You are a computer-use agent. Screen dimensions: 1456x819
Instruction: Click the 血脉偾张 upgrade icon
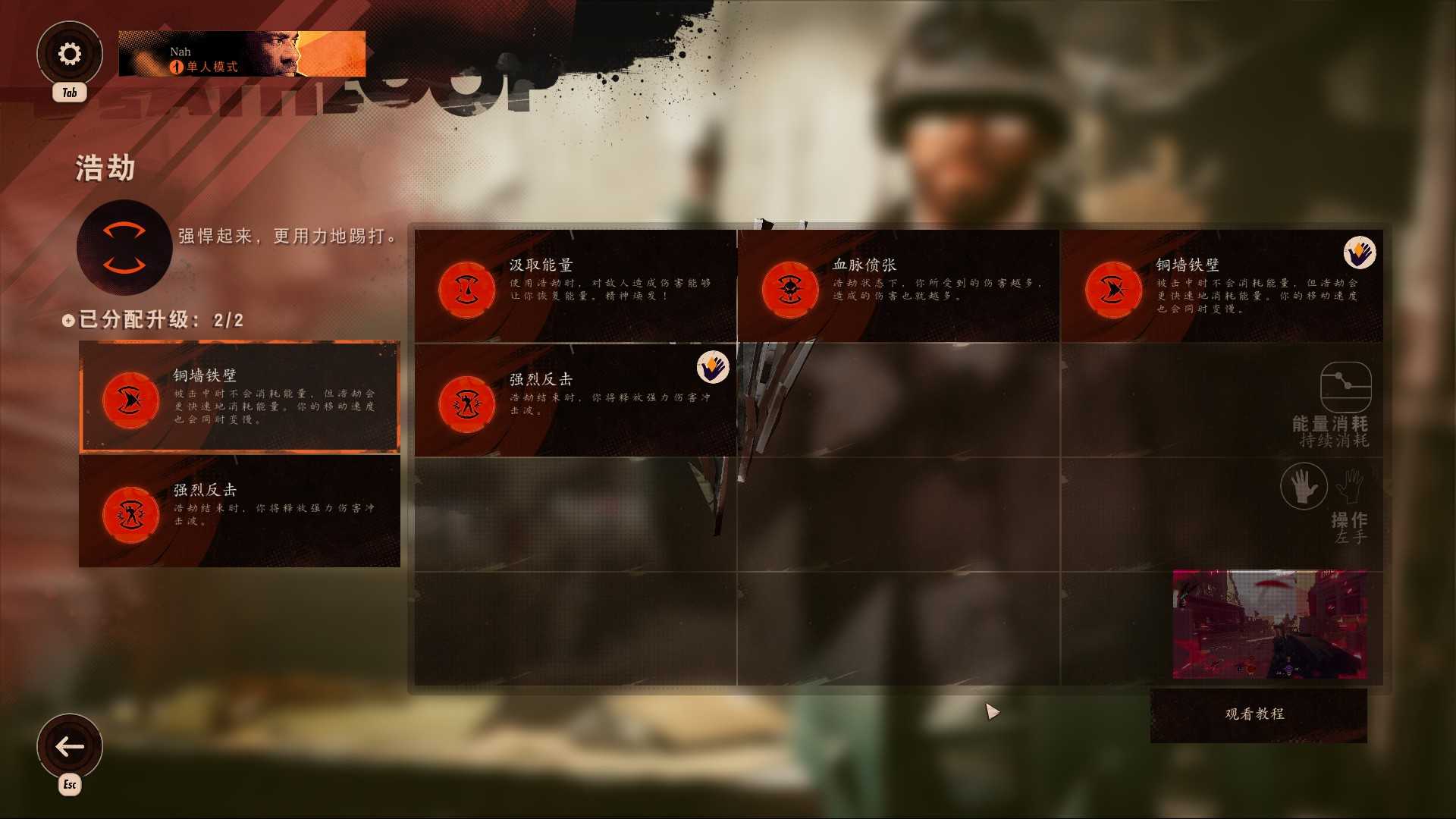coord(789,289)
